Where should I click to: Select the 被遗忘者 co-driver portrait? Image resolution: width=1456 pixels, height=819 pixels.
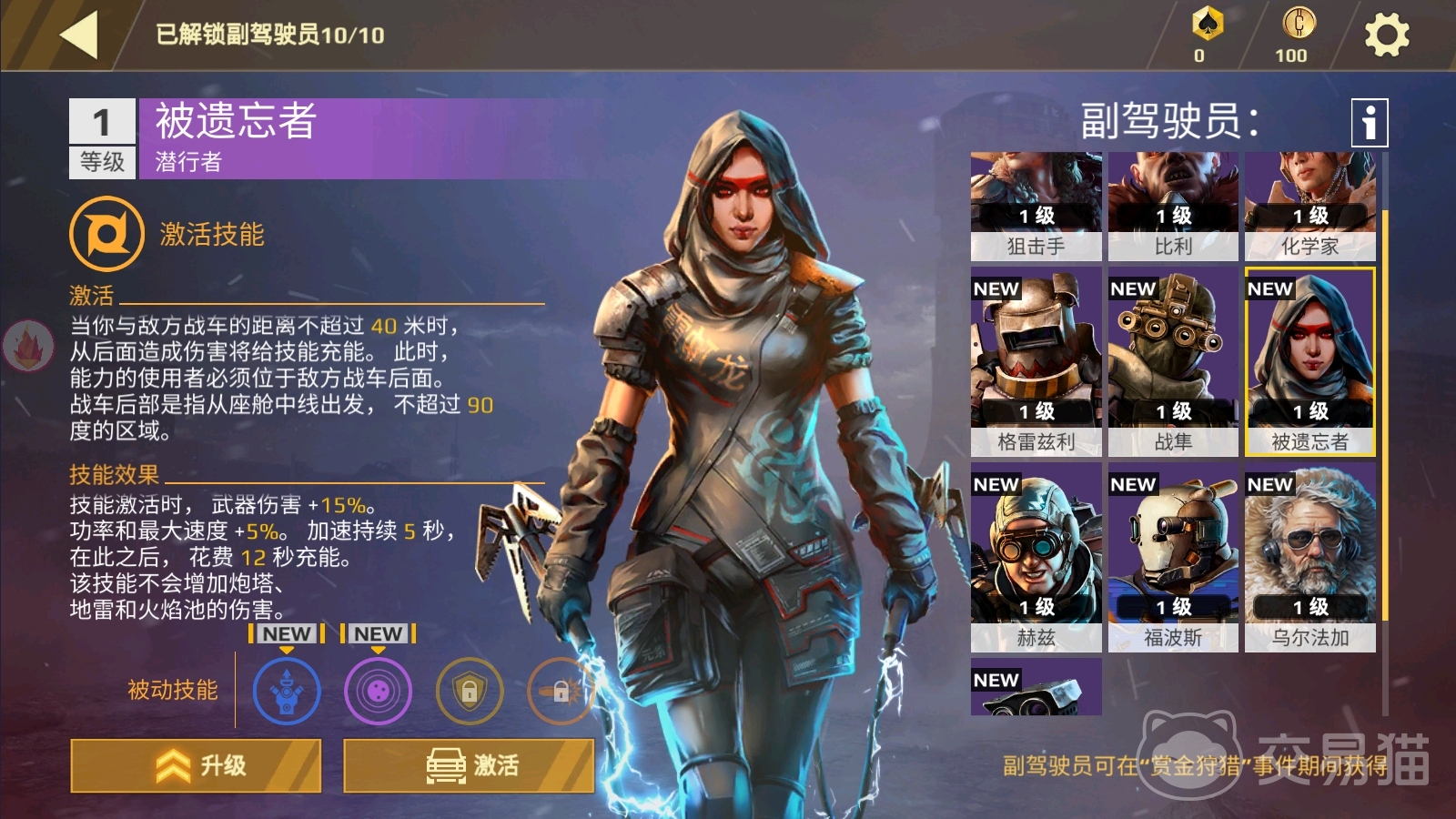[x=1309, y=361]
